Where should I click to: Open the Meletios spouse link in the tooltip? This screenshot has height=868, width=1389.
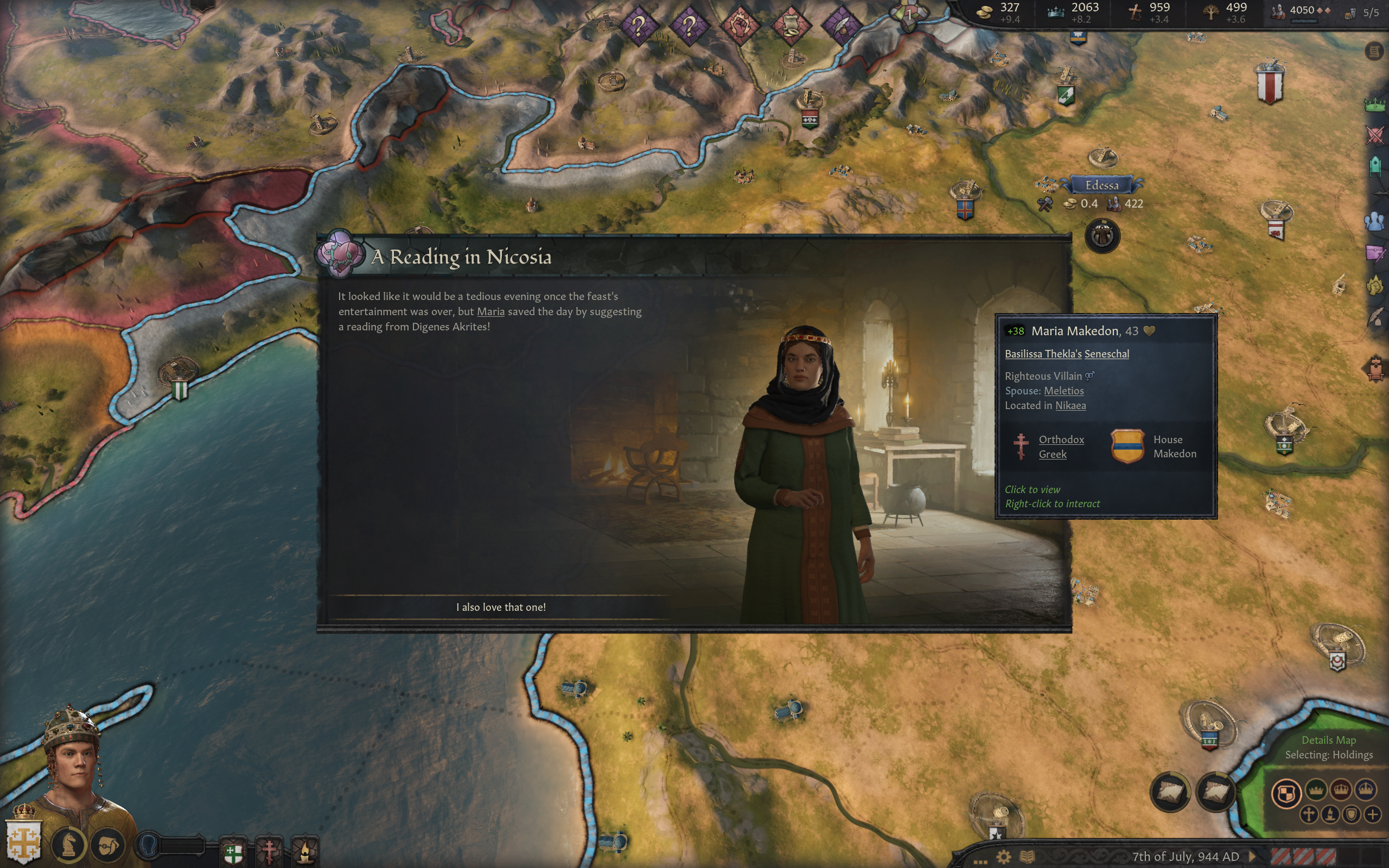(1063, 391)
